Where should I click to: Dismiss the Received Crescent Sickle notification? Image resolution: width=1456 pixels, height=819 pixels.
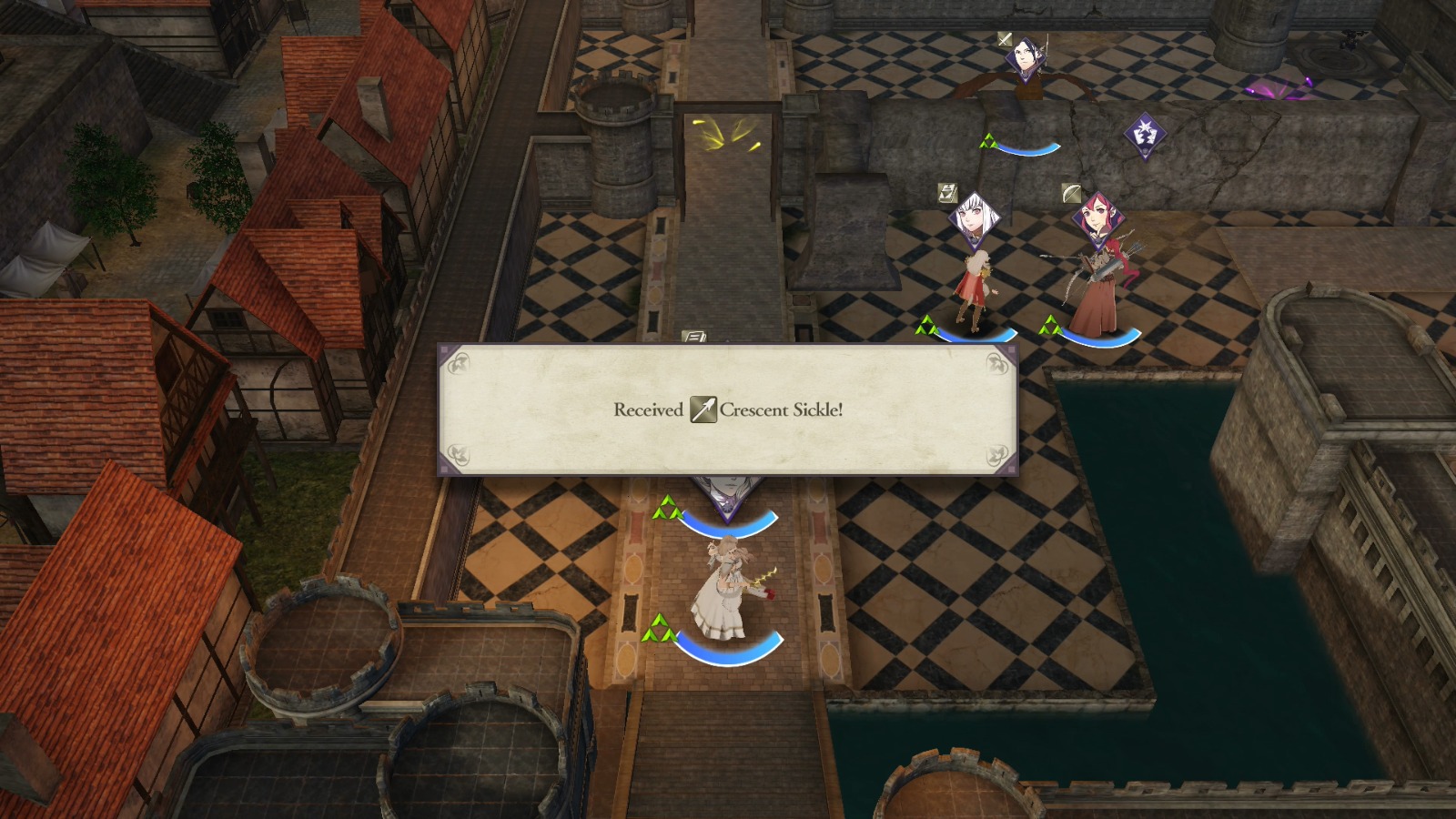point(728,411)
